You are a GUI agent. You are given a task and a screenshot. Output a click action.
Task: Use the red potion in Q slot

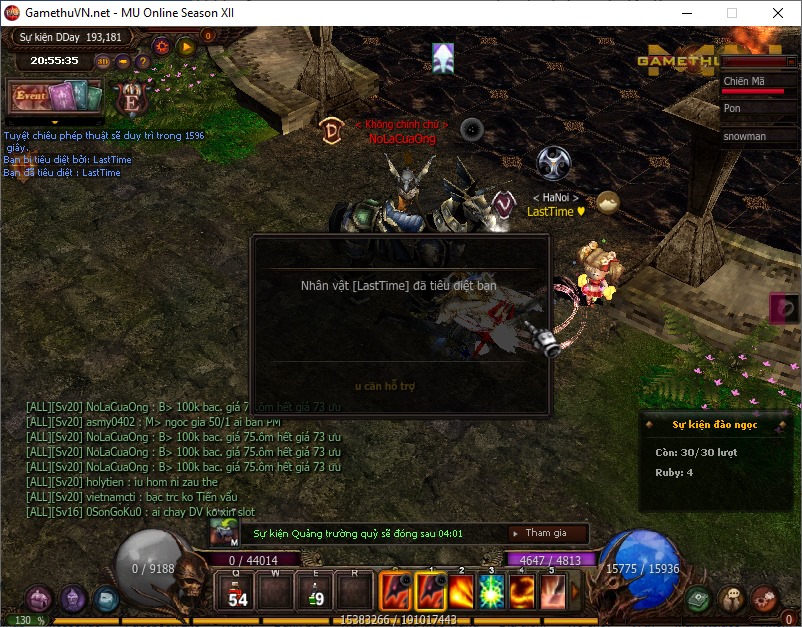[238, 590]
